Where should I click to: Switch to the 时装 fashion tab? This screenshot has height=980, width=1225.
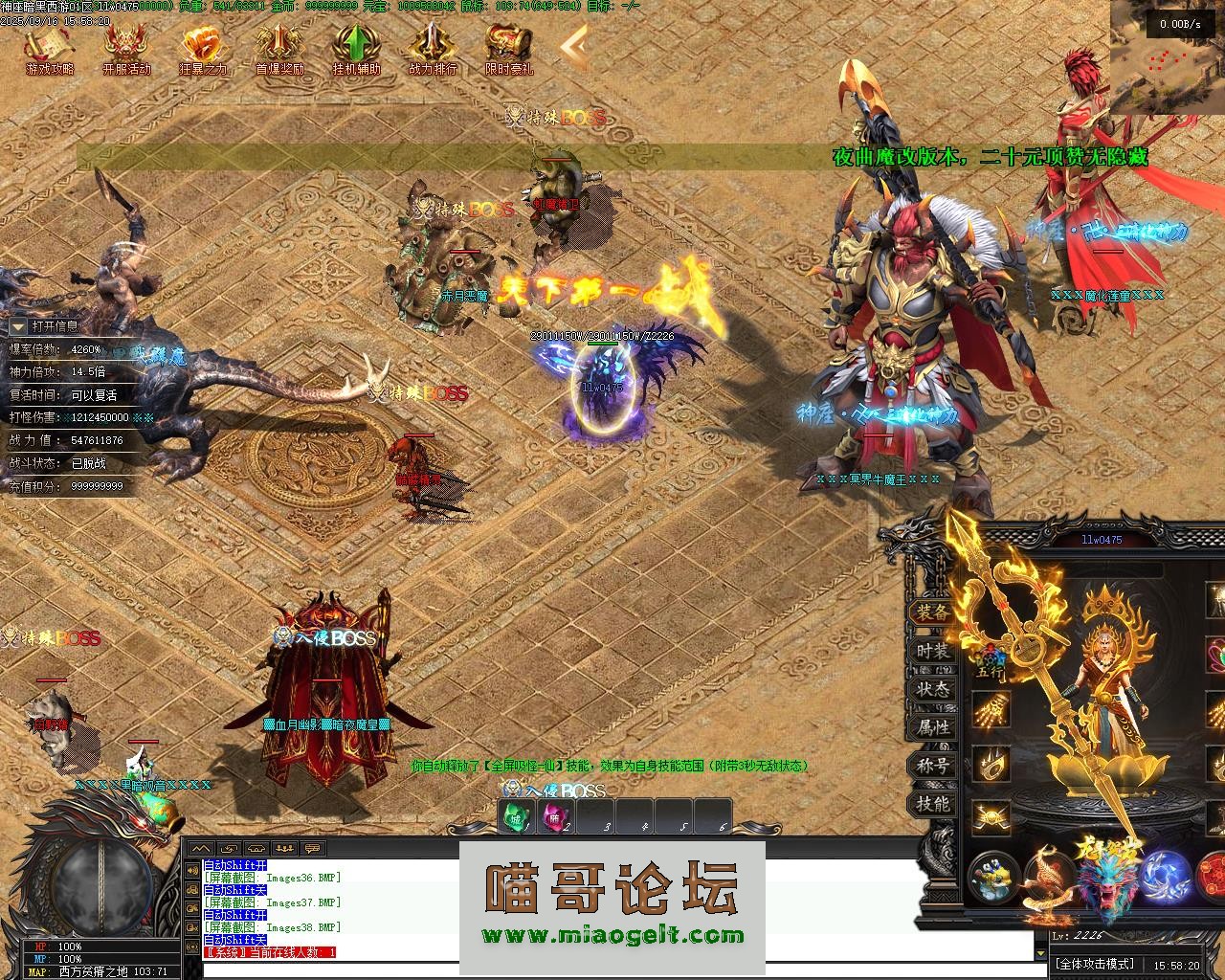tap(932, 651)
